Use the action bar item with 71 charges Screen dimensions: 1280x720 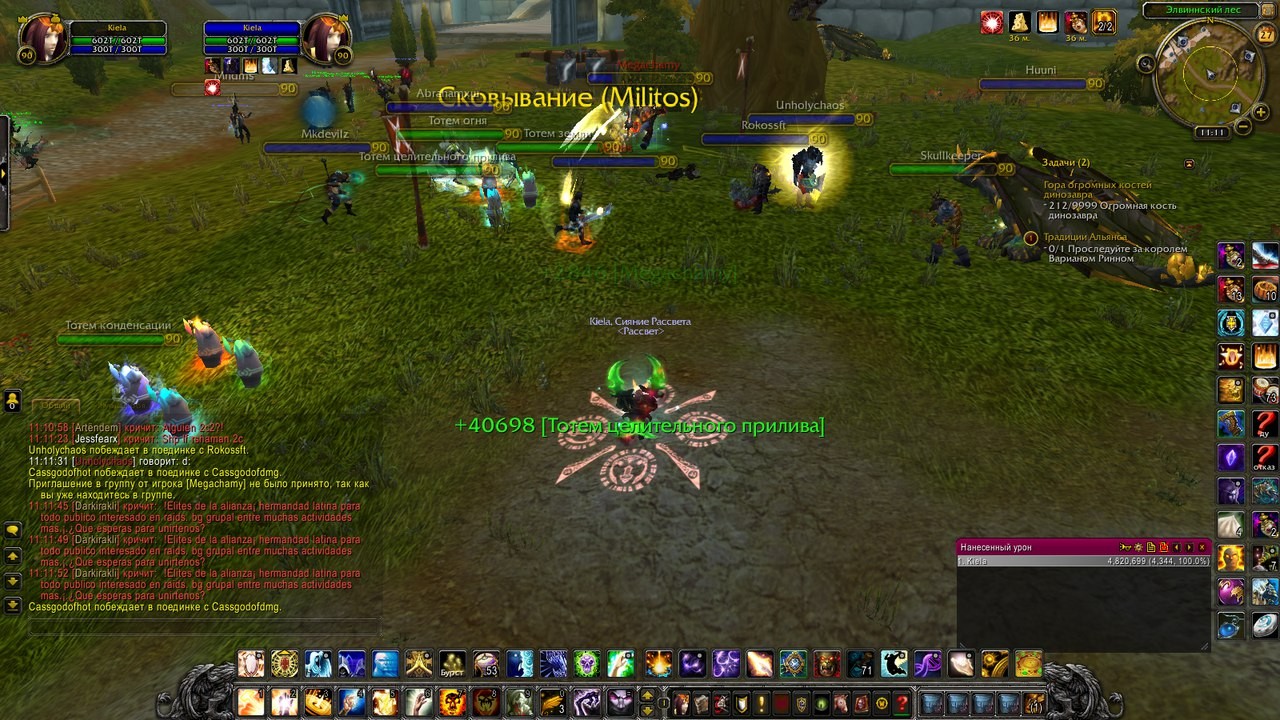click(x=861, y=664)
